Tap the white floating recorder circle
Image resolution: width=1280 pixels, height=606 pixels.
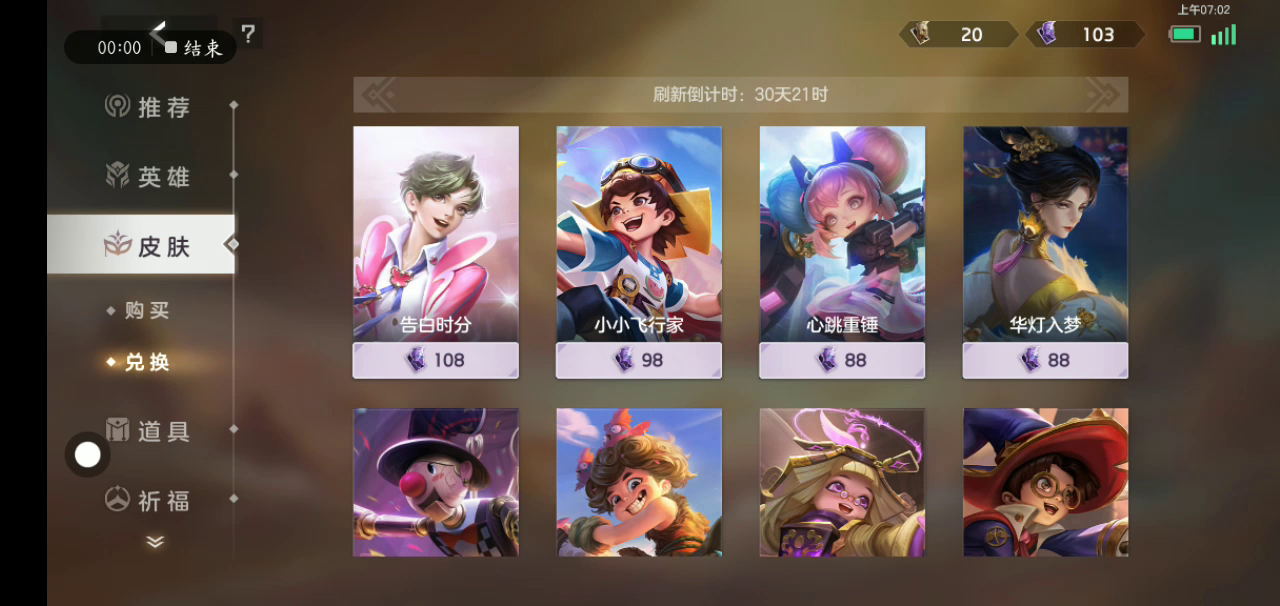pyautogui.click(x=88, y=455)
